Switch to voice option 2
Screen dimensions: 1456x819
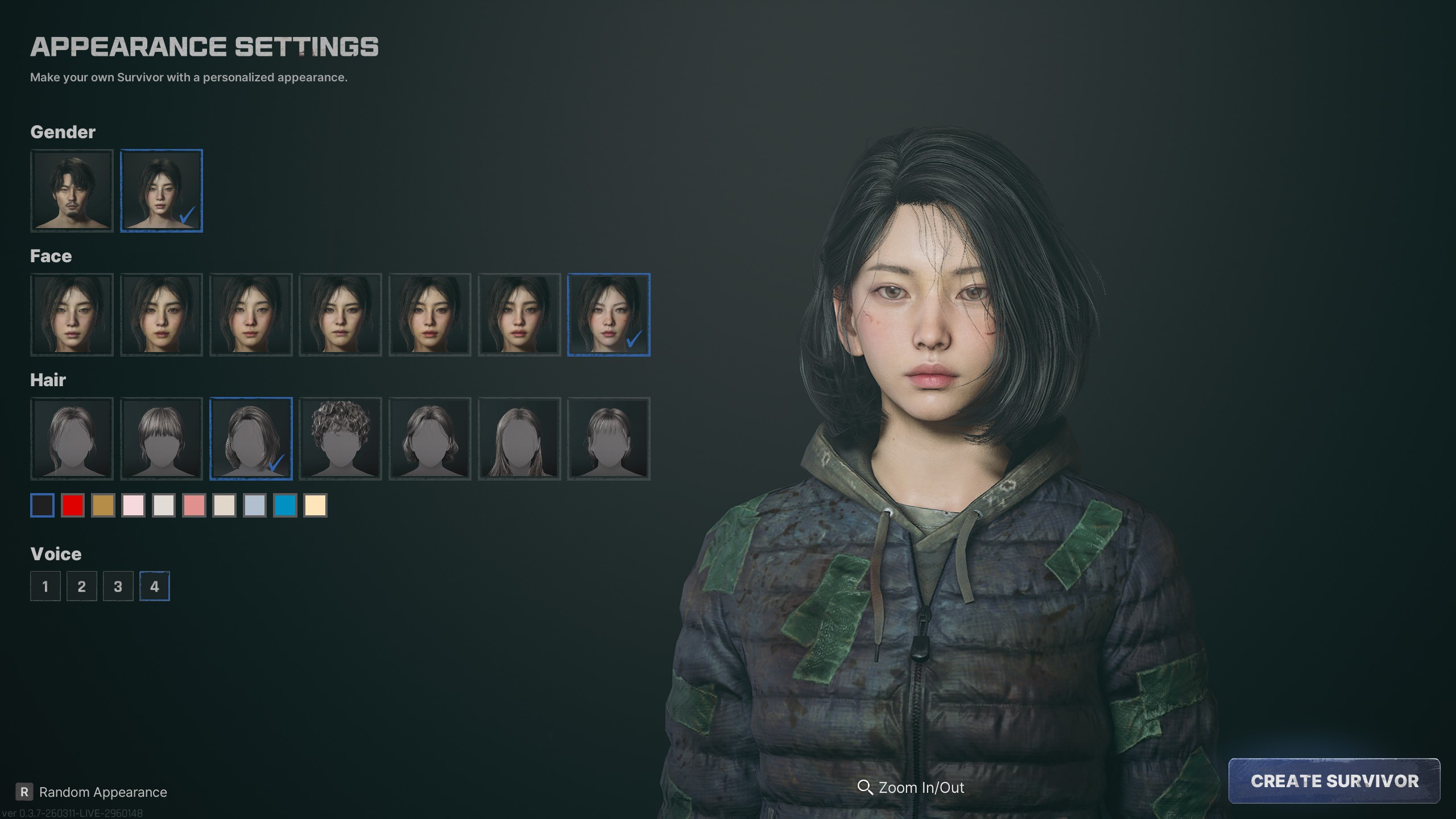(82, 586)
